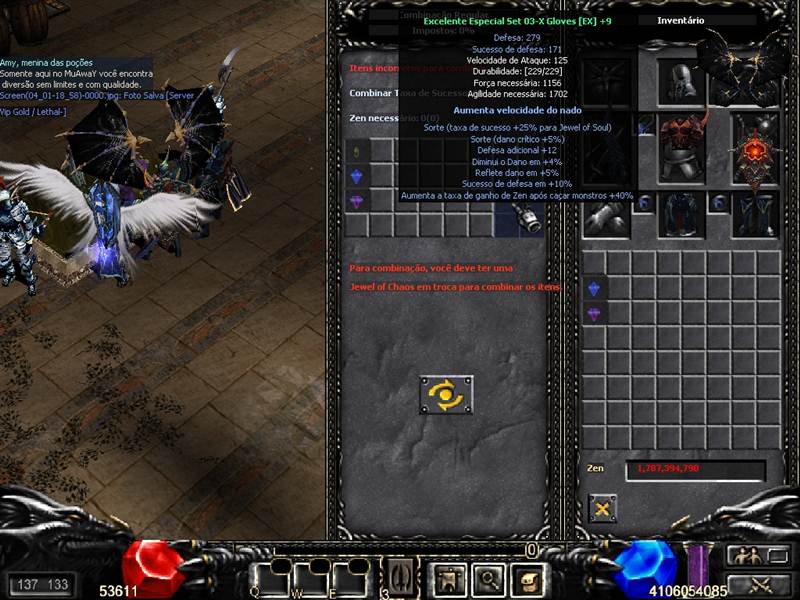Click the equipped gloves slot
This screenshot has height=600, width=800.
tap(608, 213)
